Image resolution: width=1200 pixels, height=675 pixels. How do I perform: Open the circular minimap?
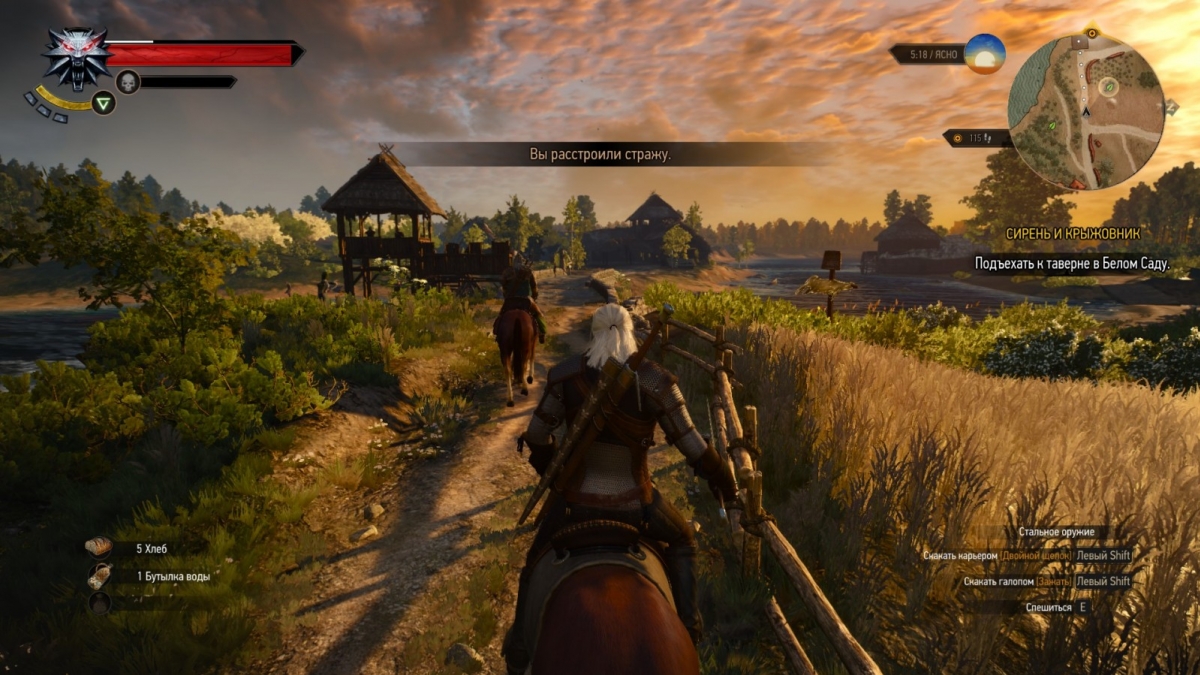coord(1086,111)
